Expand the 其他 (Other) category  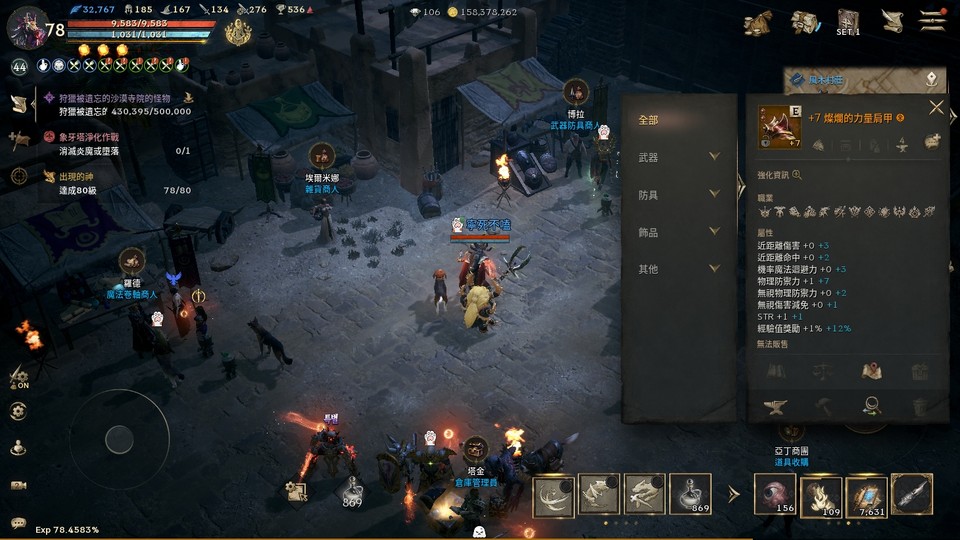click(679, 269)
